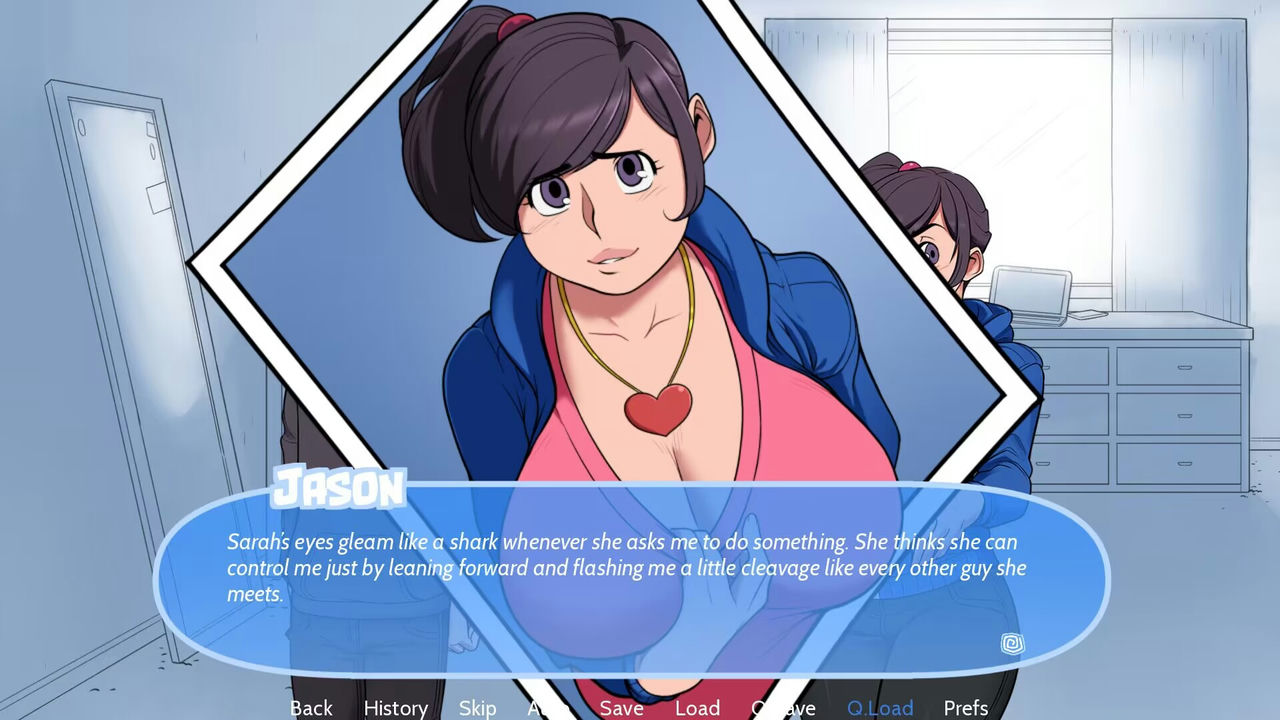
Task: Open the Save menu
Action: (x=621, y=708)
